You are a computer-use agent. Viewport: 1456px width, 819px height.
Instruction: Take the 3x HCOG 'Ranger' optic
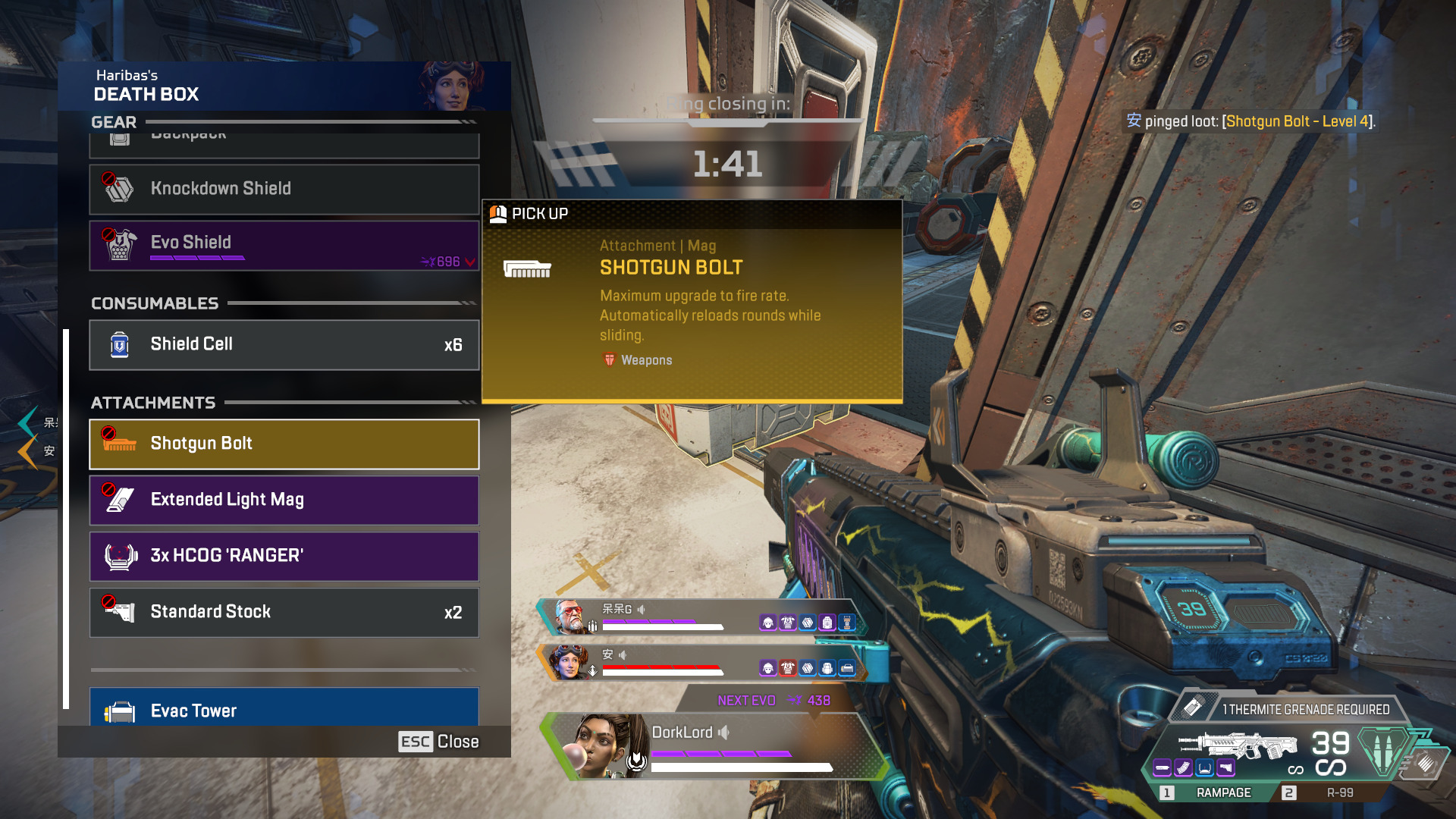tap(284, 556)
